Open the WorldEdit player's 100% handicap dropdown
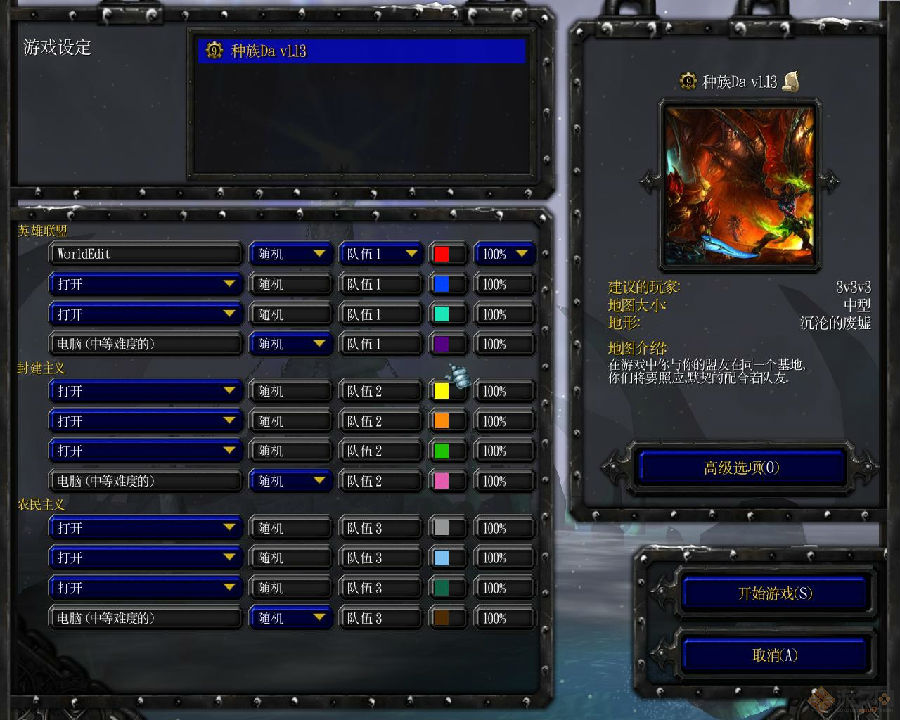The height and width of the screenshot is (720, 900). tap(505, 254)
